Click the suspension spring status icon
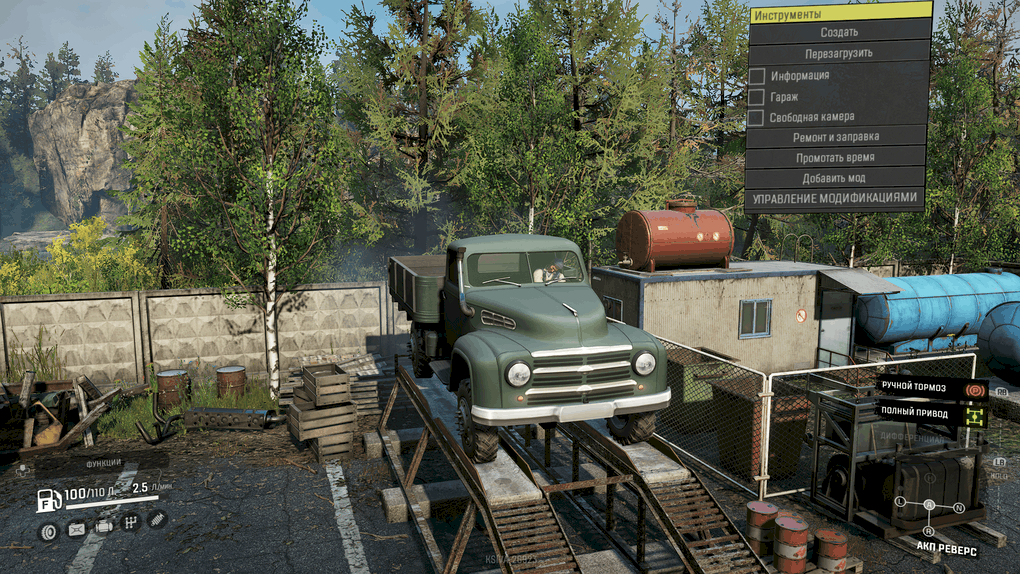This screenshot has height=574, width=1020. pyautogui.click(x=156, y=519)
